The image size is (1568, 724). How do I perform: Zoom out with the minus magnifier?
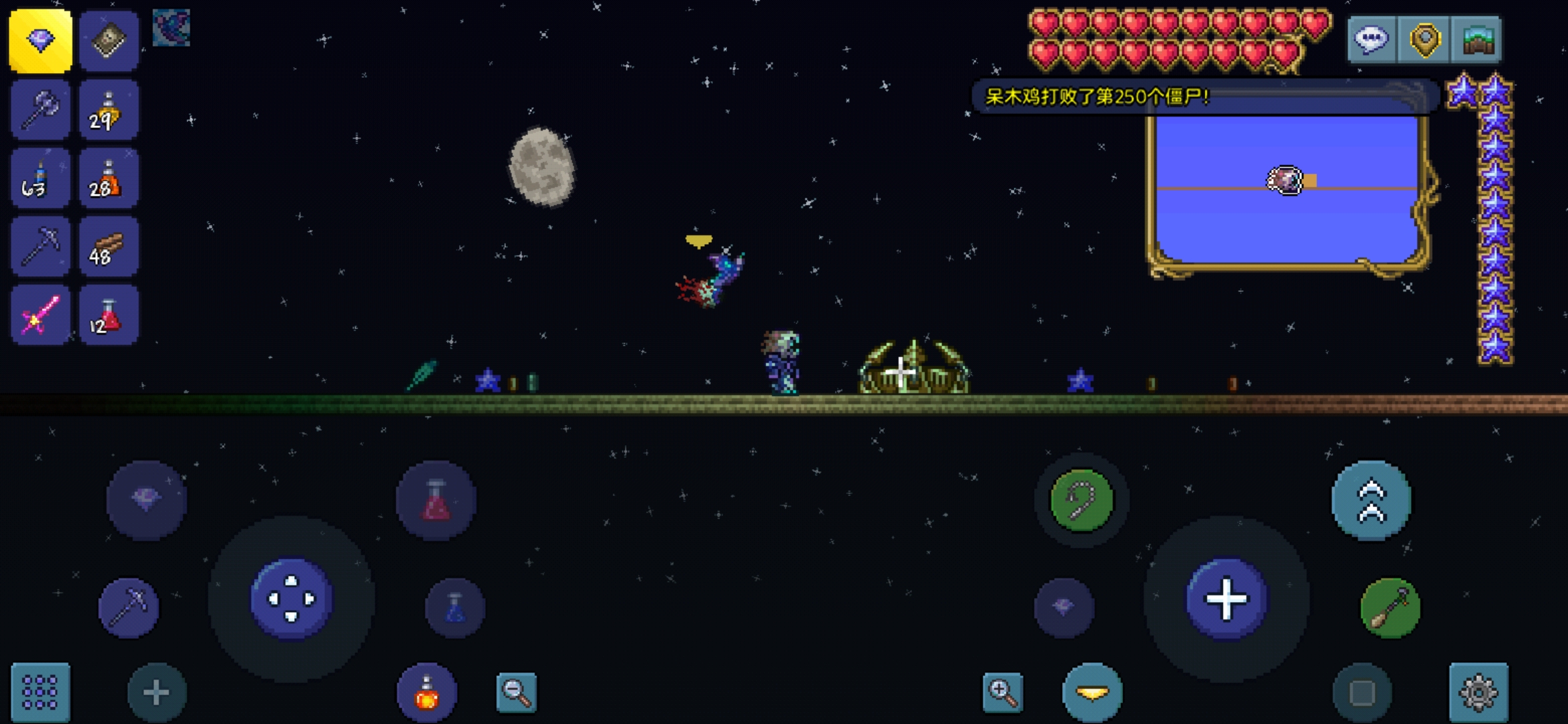click(x=516, y=692)
